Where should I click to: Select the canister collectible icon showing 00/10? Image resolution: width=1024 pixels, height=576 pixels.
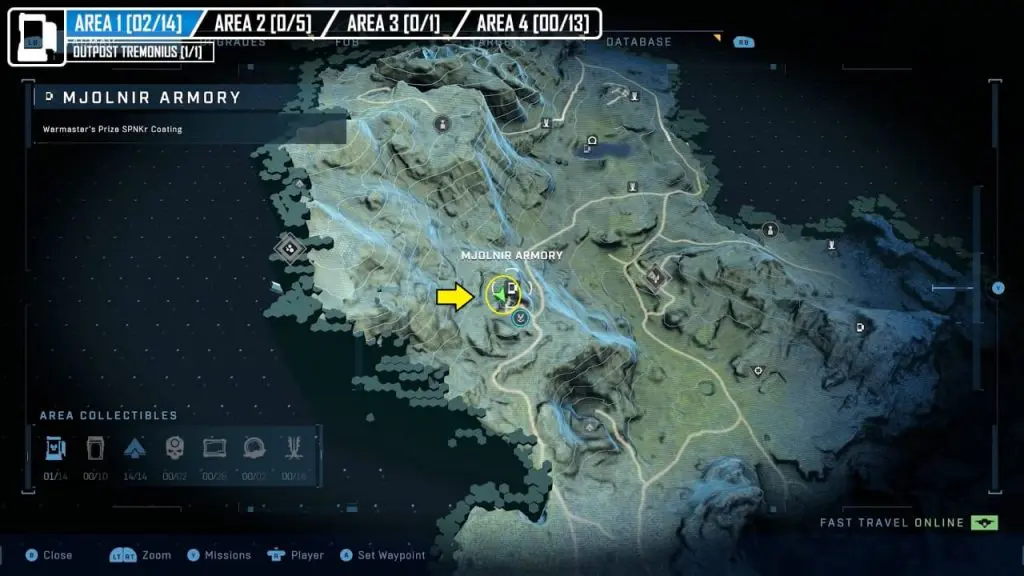pyautogui.click(x=95, y=447)
